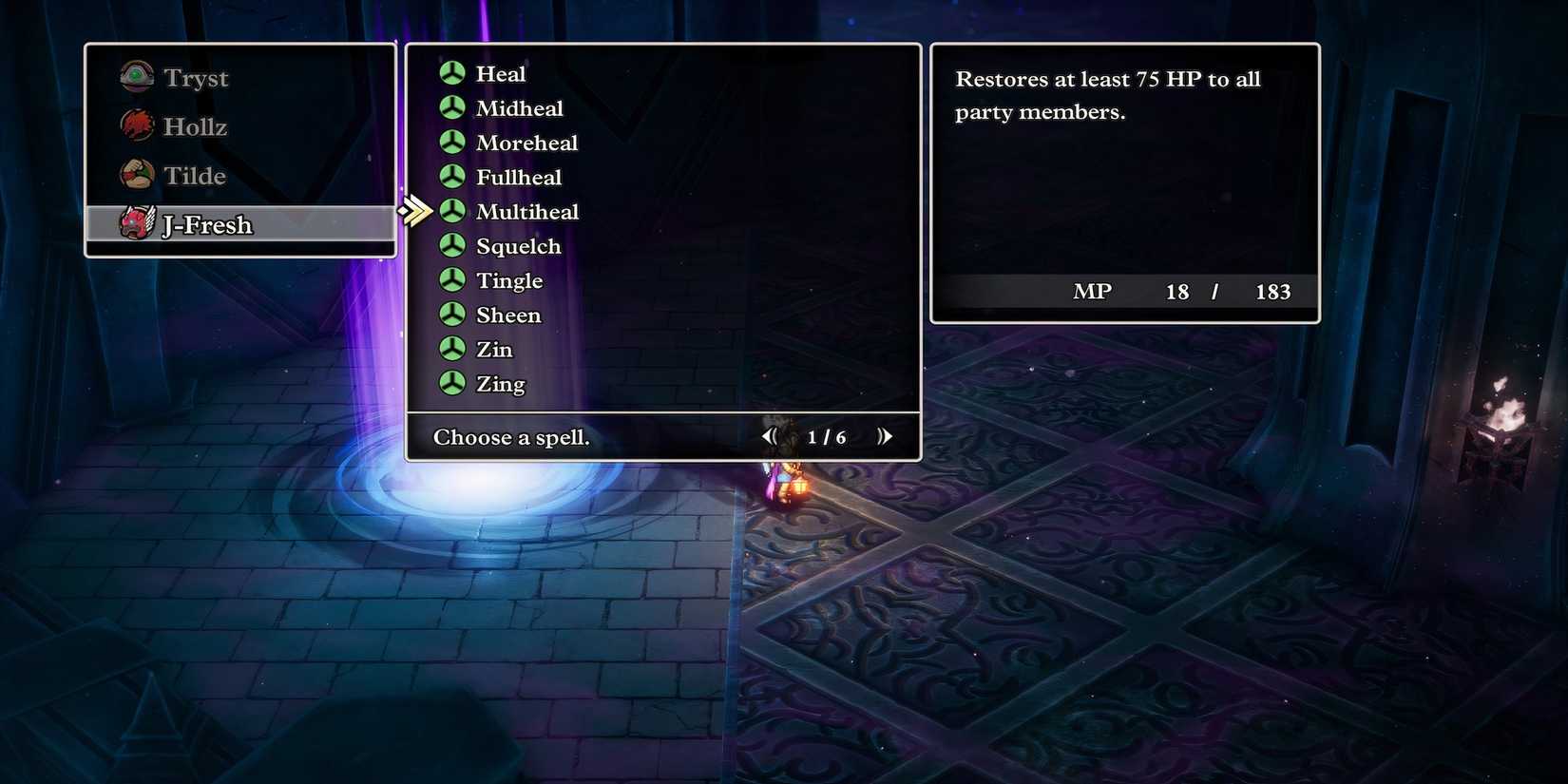The image size is (1568, 784).
Task: Click the left page arrow
Action: click(x=769, y=436)
